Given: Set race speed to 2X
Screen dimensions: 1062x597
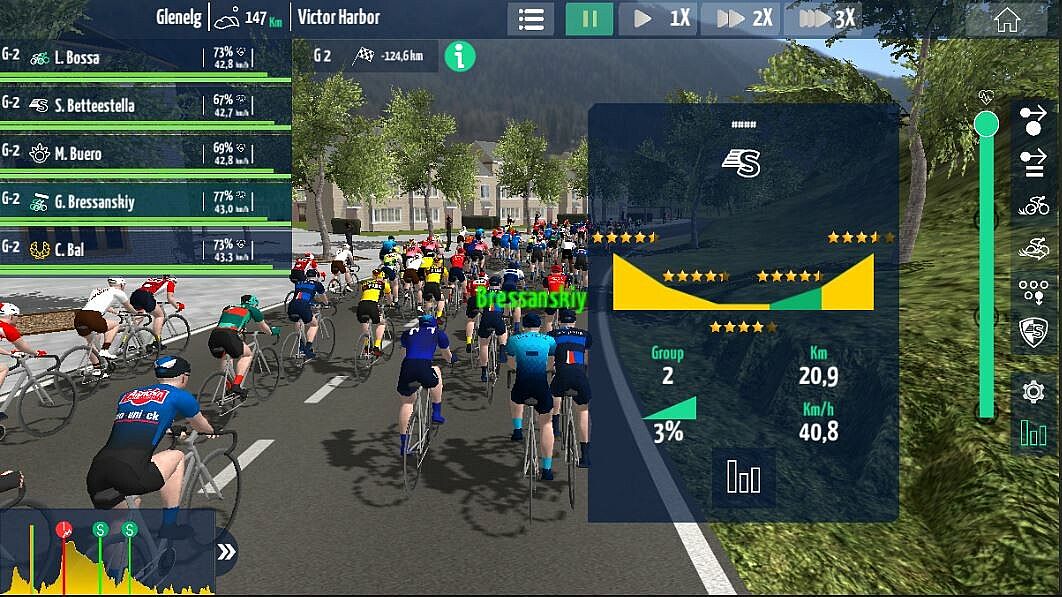Looking at the screenshot, I should point(744,19).
